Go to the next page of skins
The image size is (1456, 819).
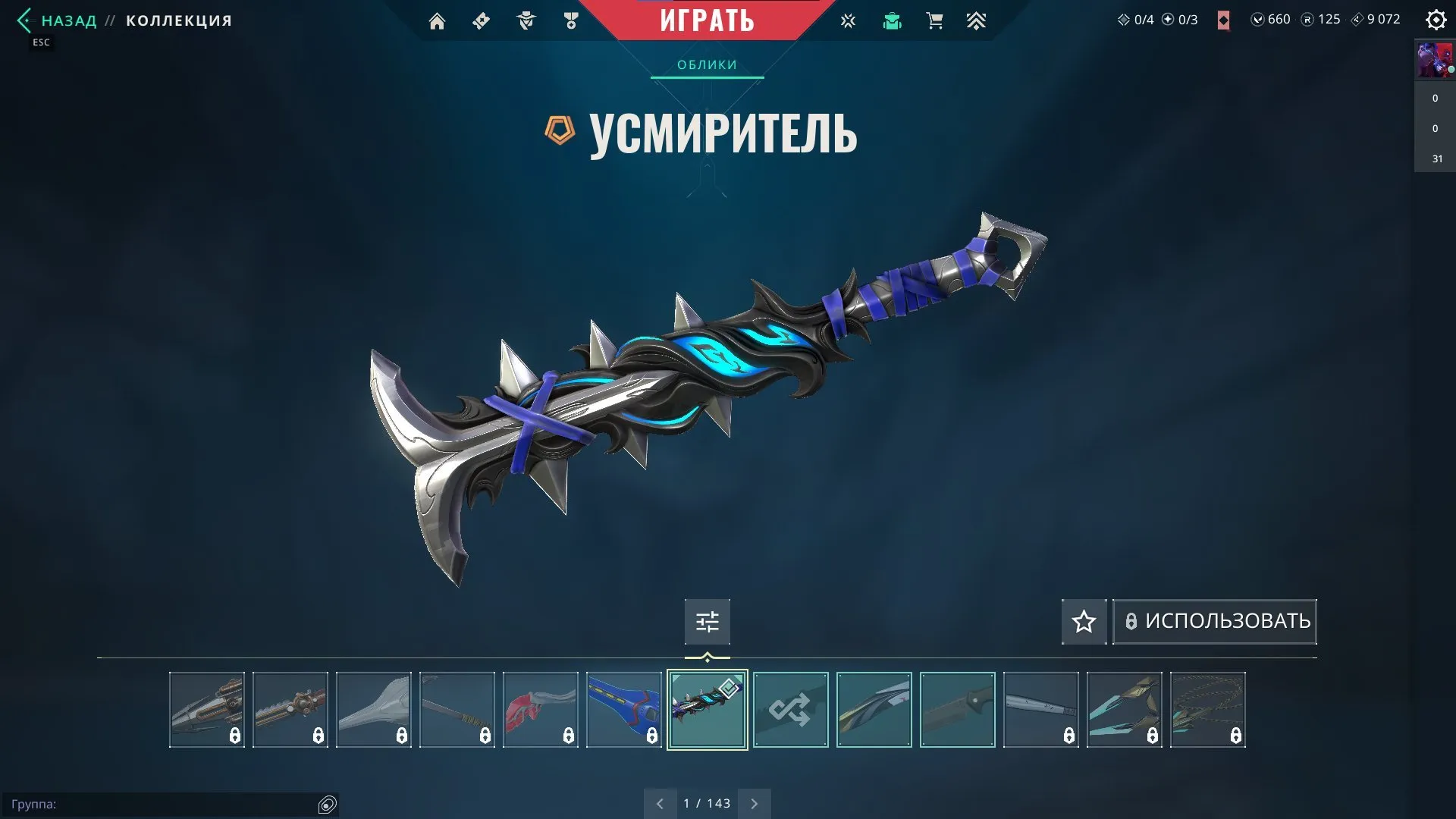pyautogui.click(x=754, y=802)
